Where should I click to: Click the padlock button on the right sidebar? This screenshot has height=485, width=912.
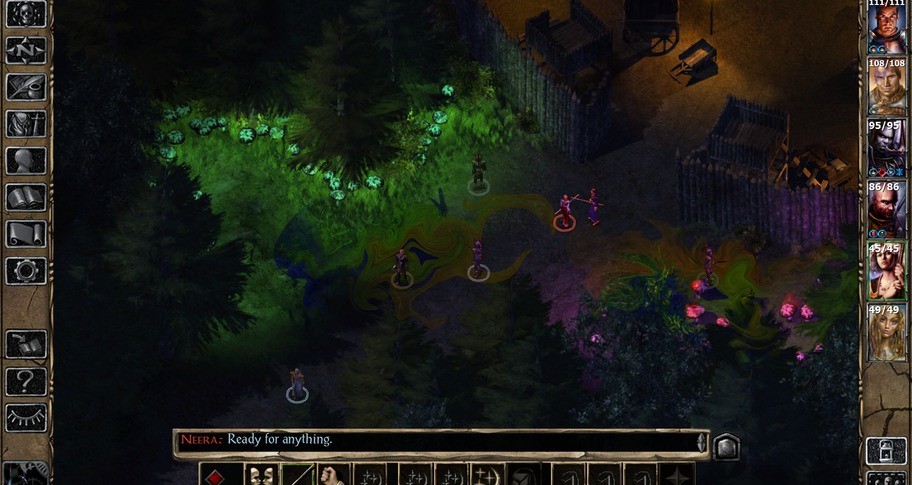pyautogui.click(x=885, y=450)
